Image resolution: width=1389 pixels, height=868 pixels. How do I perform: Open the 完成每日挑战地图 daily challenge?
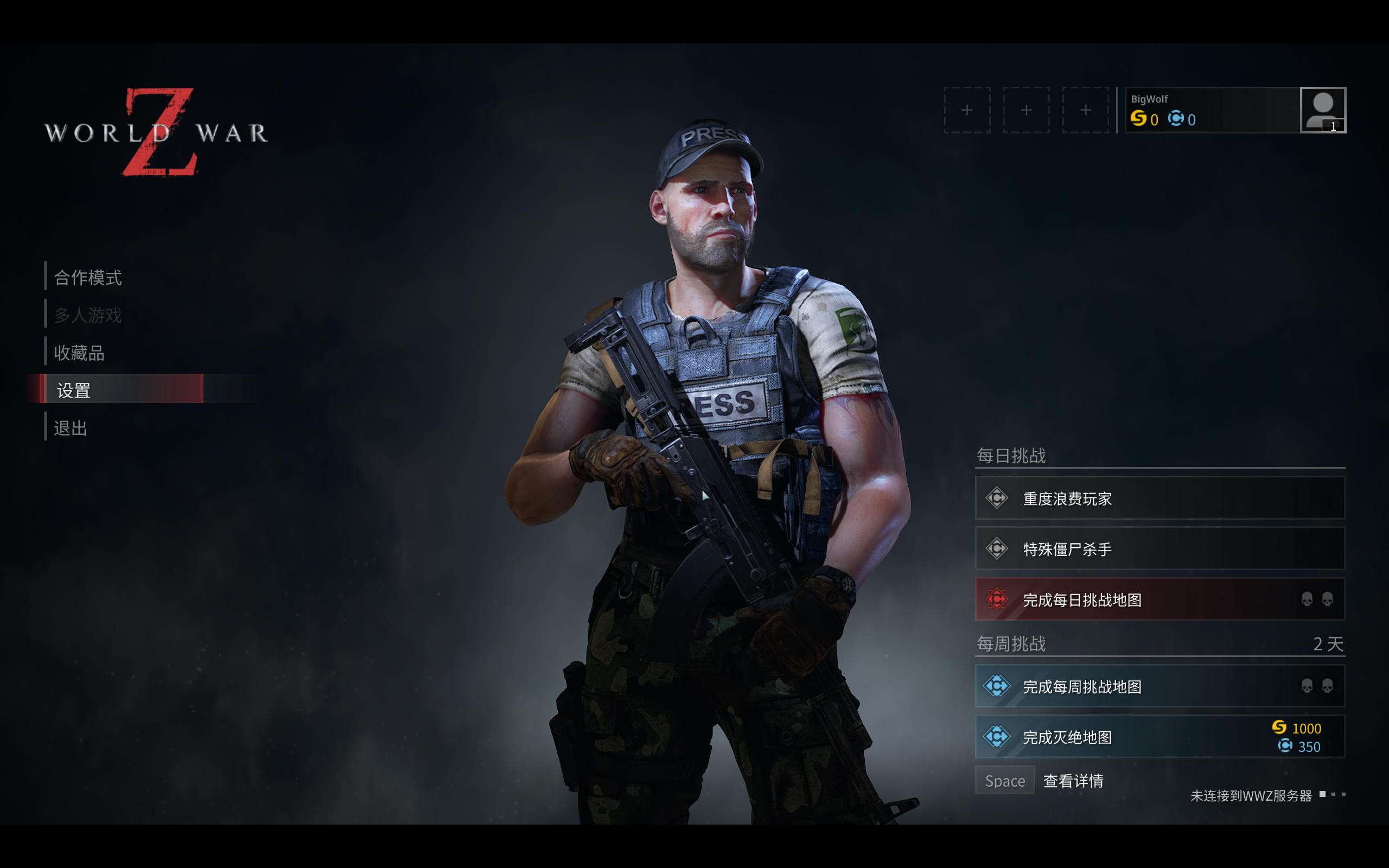pyautogui.click(x=1159, y=599)
